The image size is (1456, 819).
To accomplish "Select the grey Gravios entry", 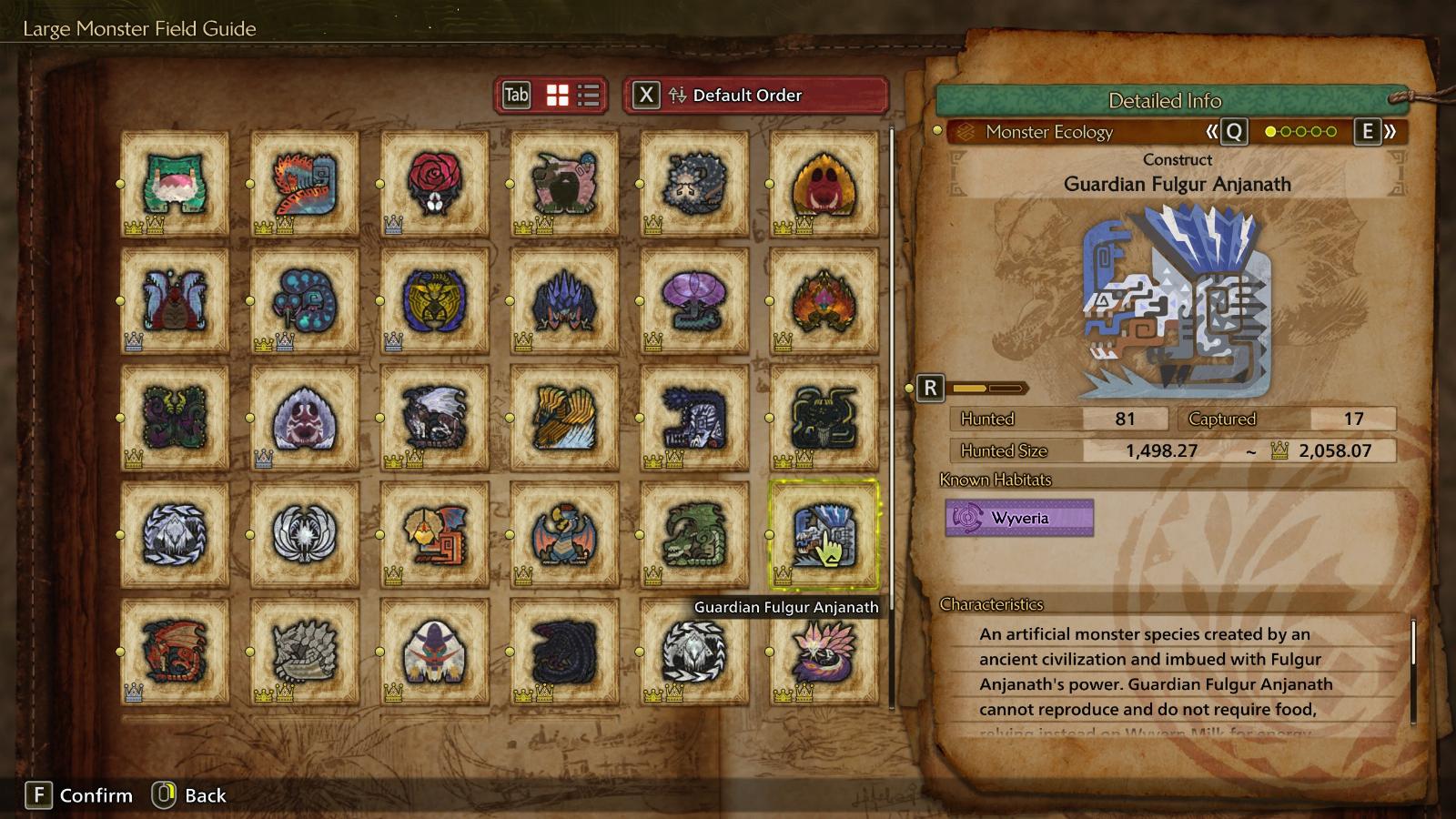I will click(305, 651).
